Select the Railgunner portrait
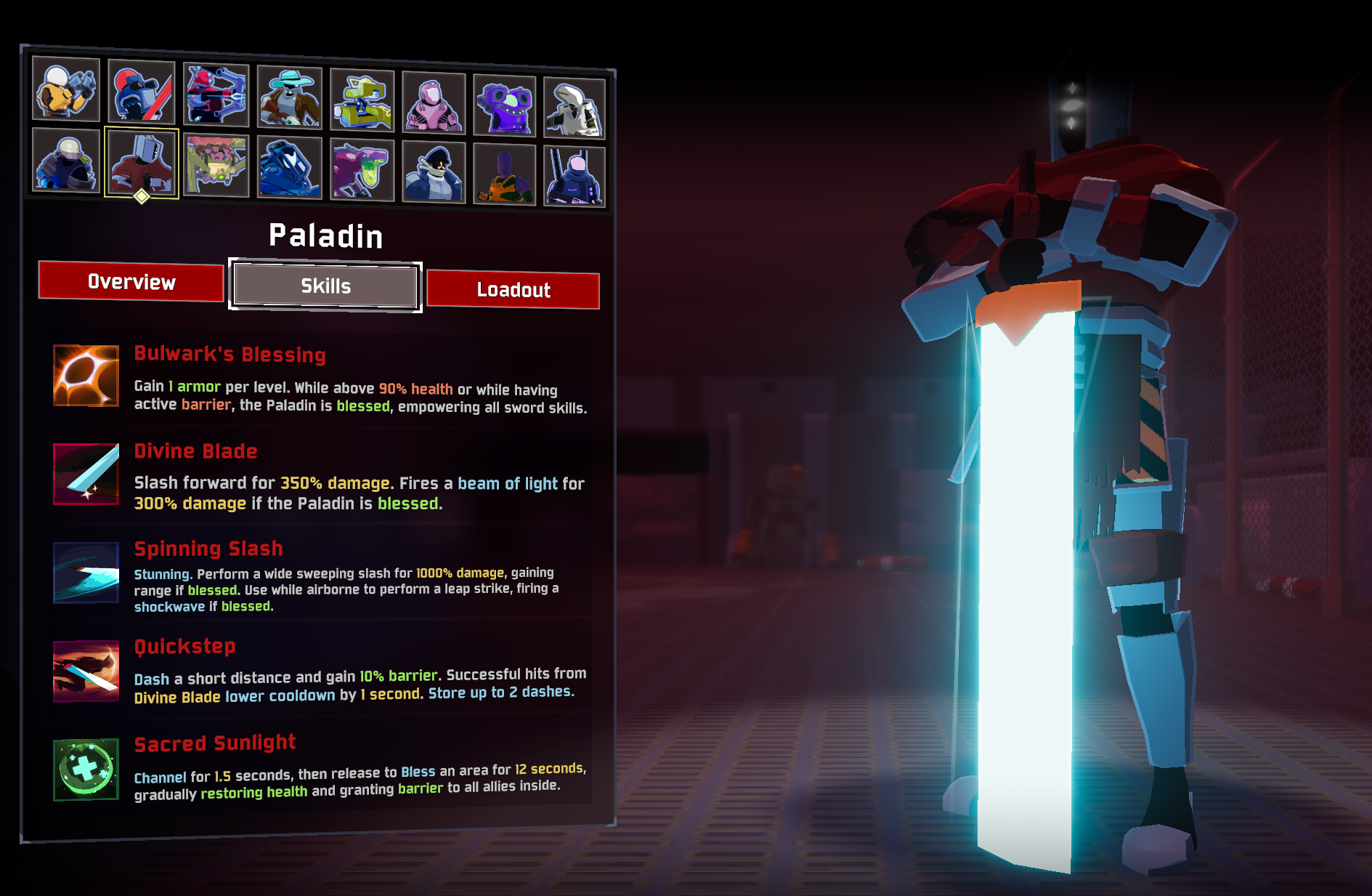The image size is (1372, 896). point(574,177)
